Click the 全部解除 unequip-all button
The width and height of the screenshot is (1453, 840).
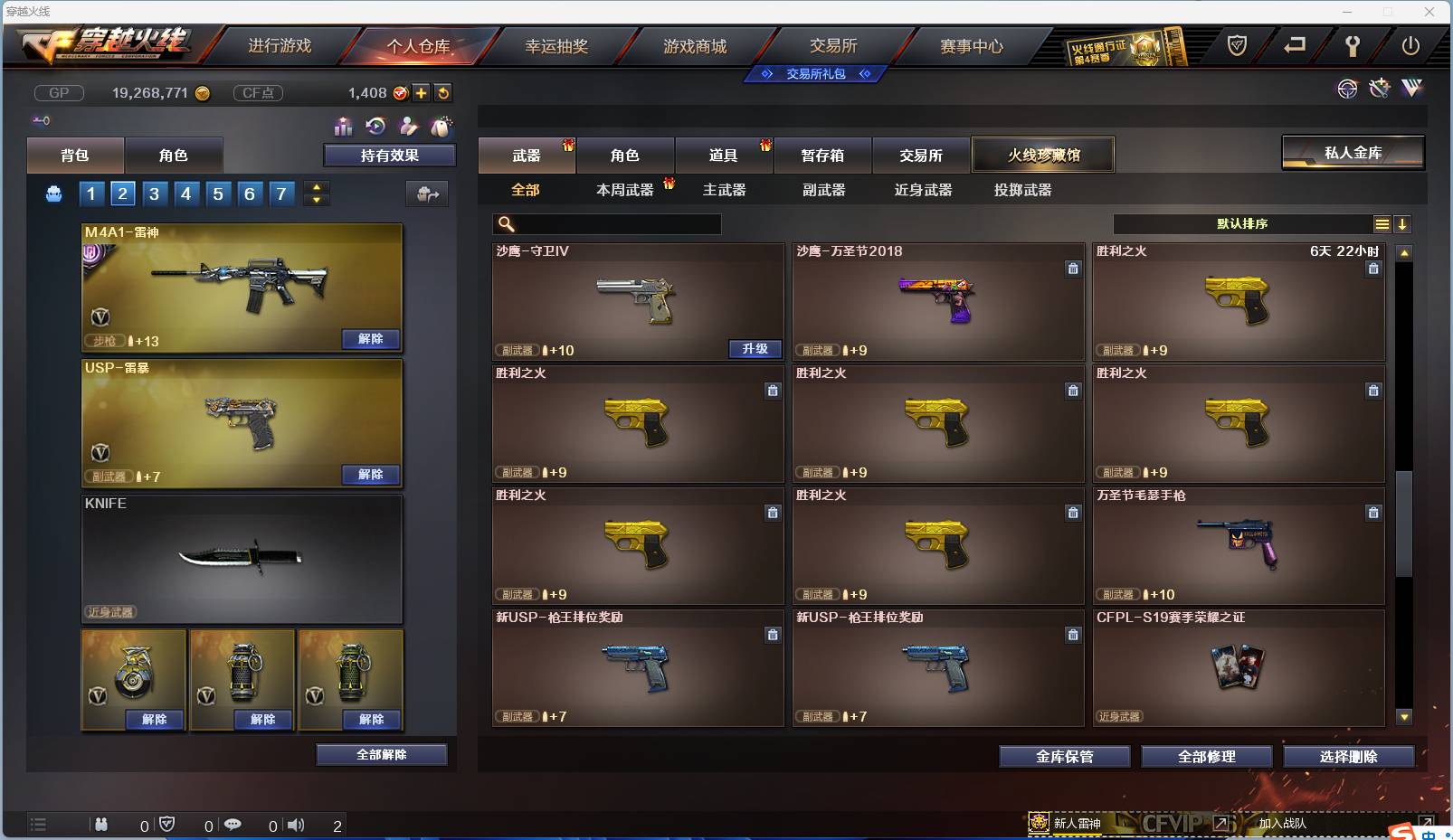coord(382,753)
